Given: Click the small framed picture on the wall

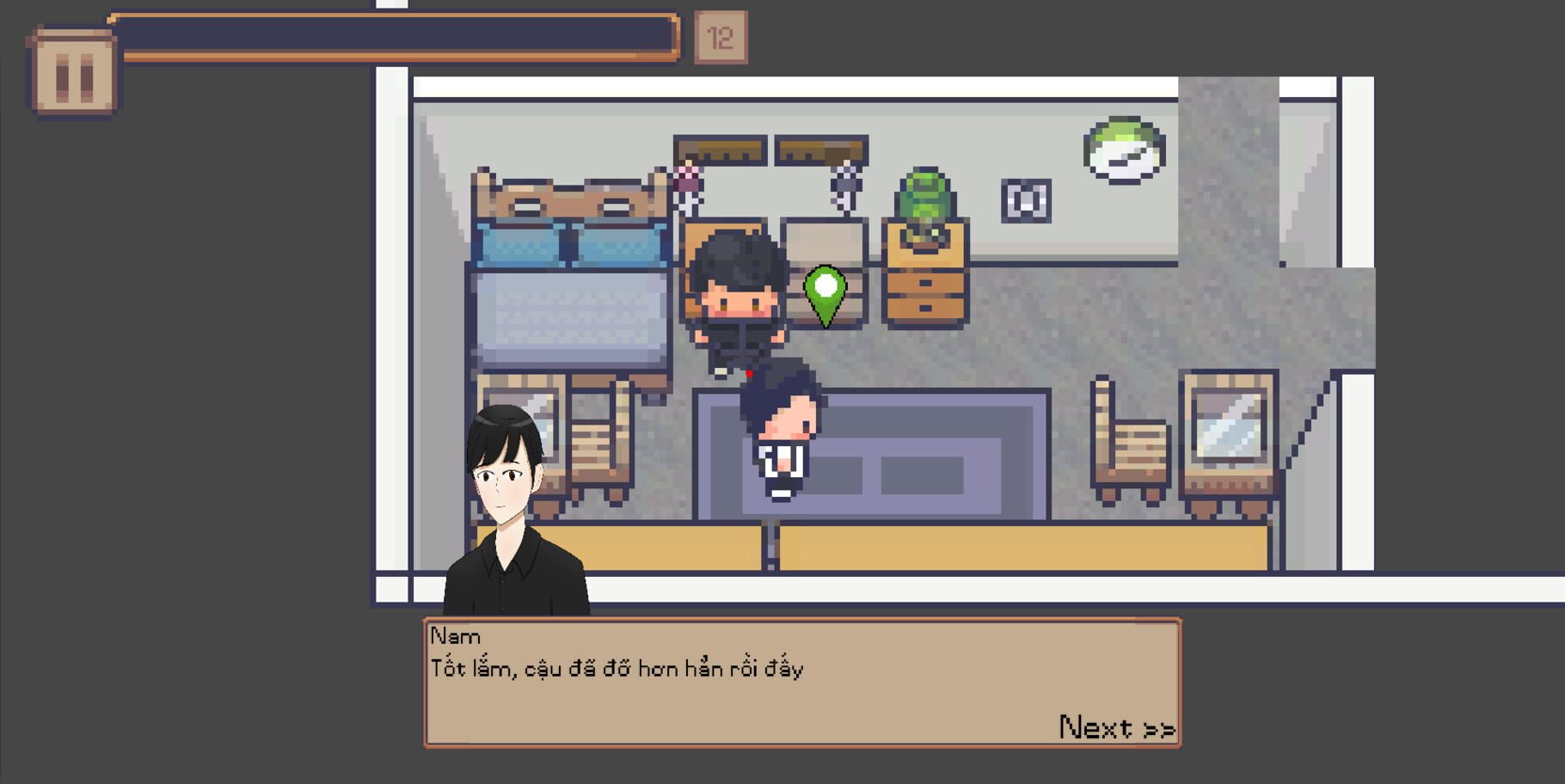Looking at the screenshot, I should point(1028,199).
